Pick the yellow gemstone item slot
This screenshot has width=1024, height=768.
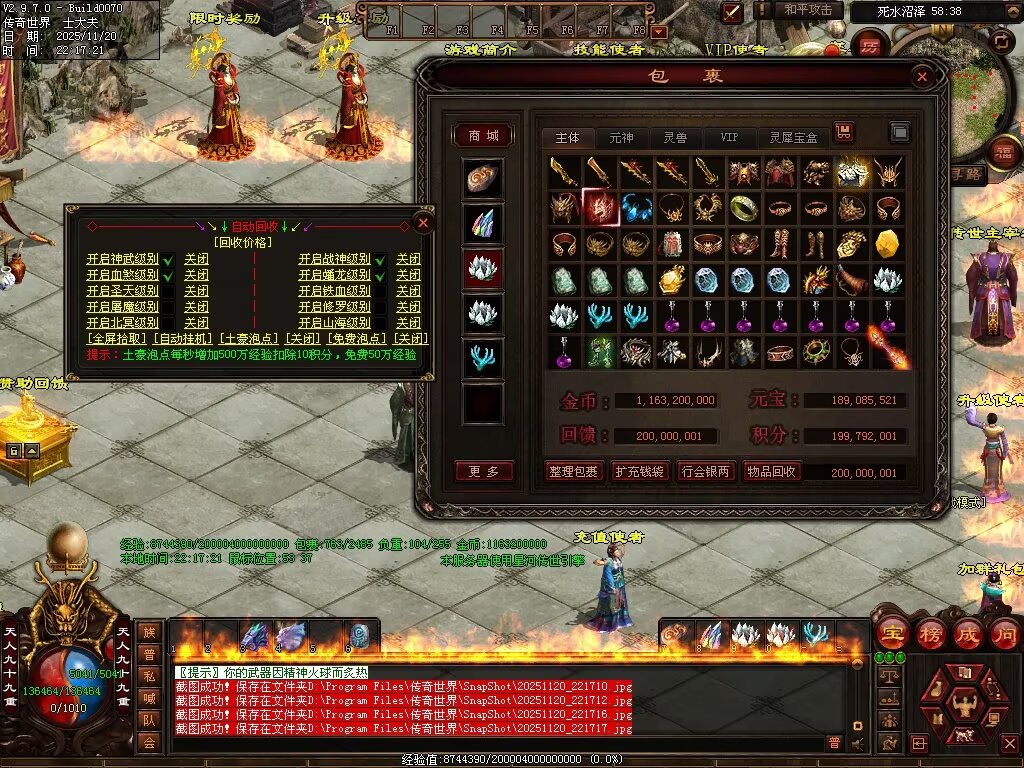[x=887, y=243]
